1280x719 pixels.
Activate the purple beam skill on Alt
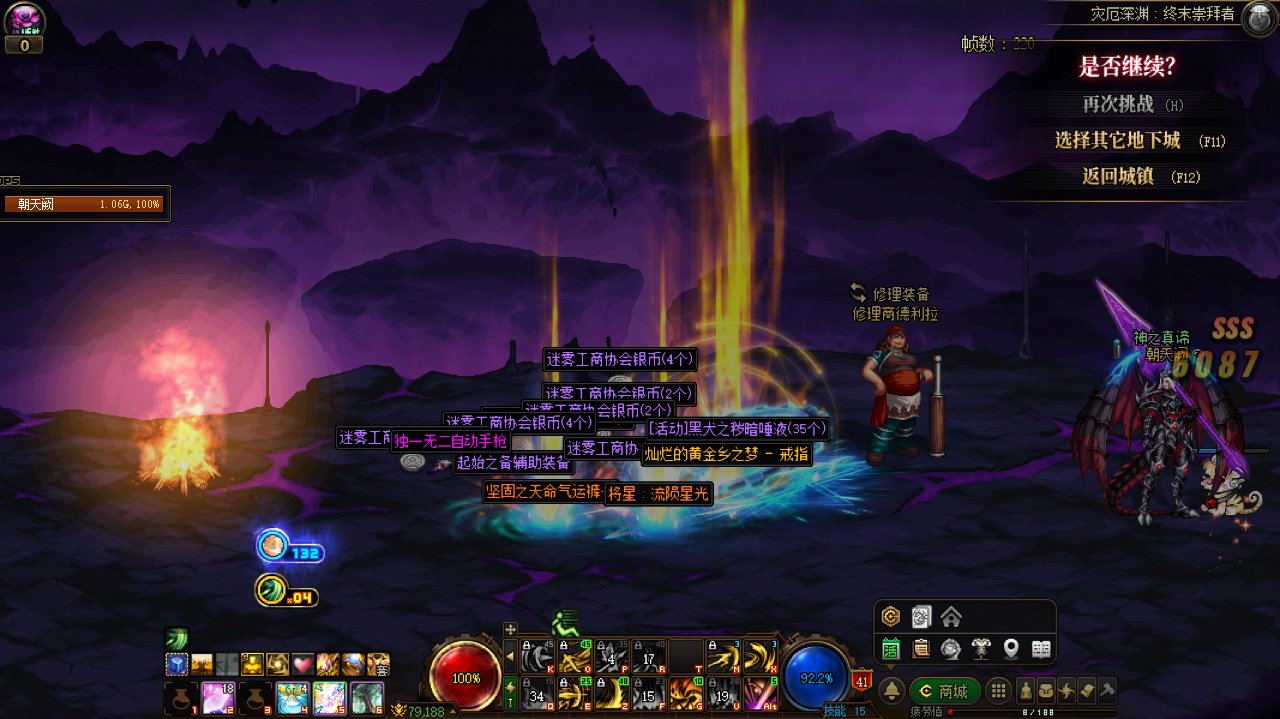coord(760,692)
